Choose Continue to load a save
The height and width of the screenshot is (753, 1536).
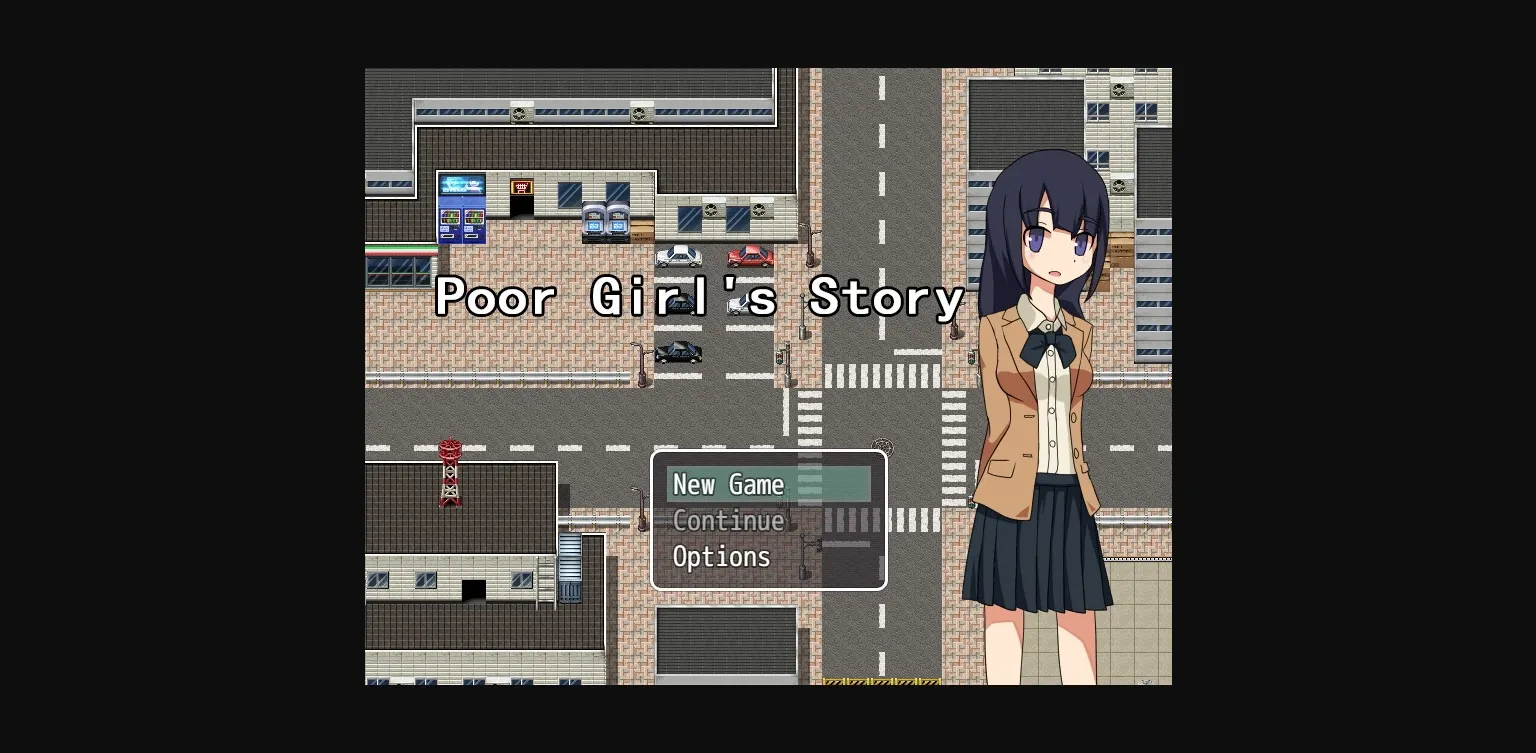[x=729, y=520]
